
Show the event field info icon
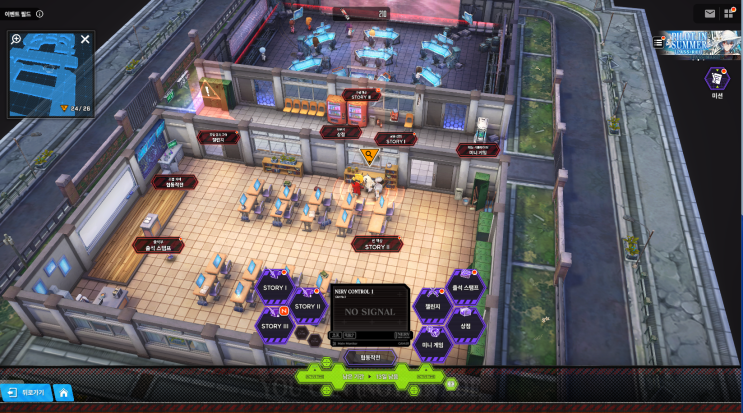[x=40, y=13]
